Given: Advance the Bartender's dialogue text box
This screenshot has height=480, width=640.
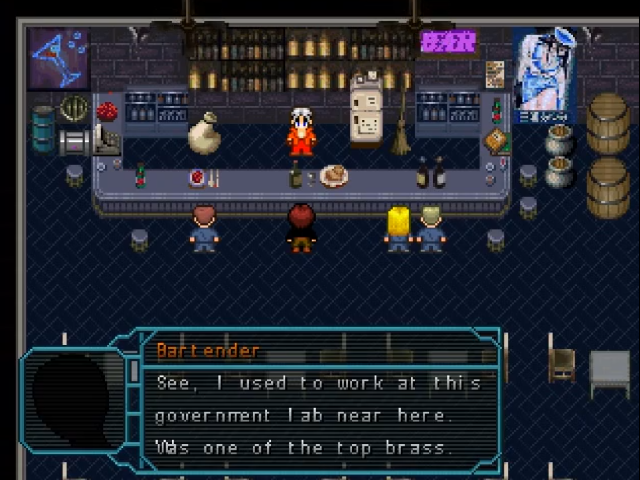Looking at the screenshot, I should click(318, 414).
